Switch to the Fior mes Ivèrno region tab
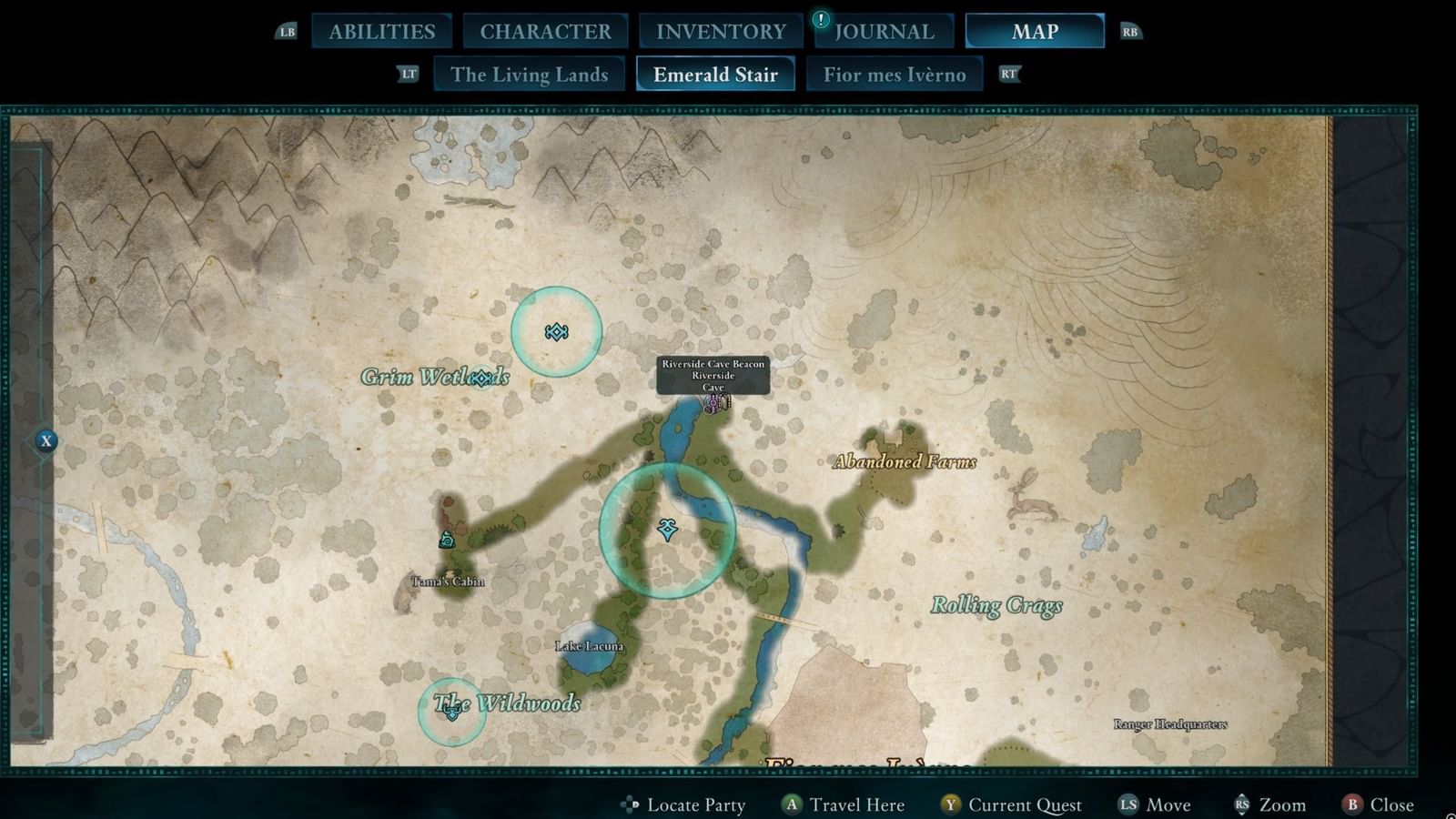The height and width of the screenshot is (819, 1456). 895,75
